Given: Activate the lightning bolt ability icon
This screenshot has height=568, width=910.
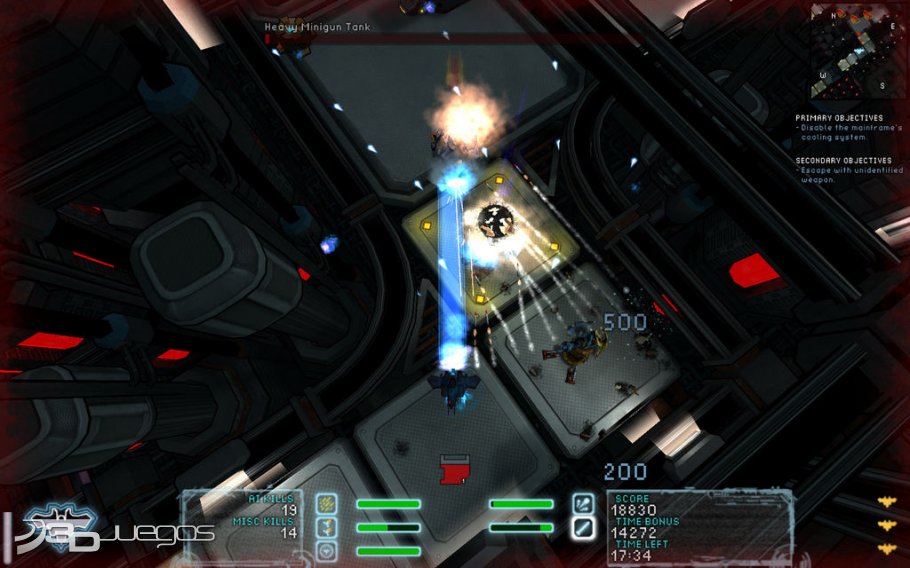Looking at the screenshot, I should [x=327, y=527].
